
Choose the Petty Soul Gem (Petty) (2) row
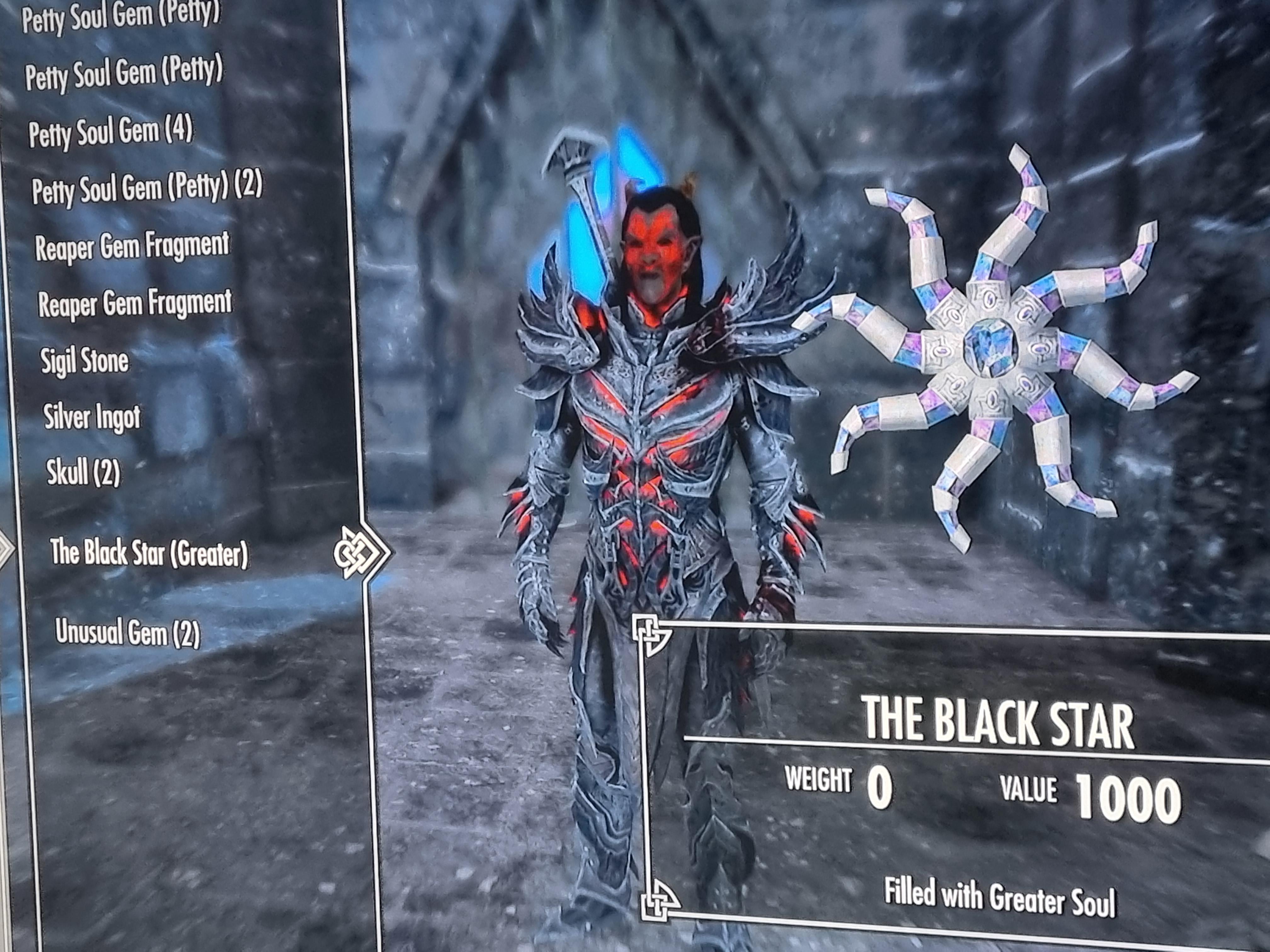(147, 188)
